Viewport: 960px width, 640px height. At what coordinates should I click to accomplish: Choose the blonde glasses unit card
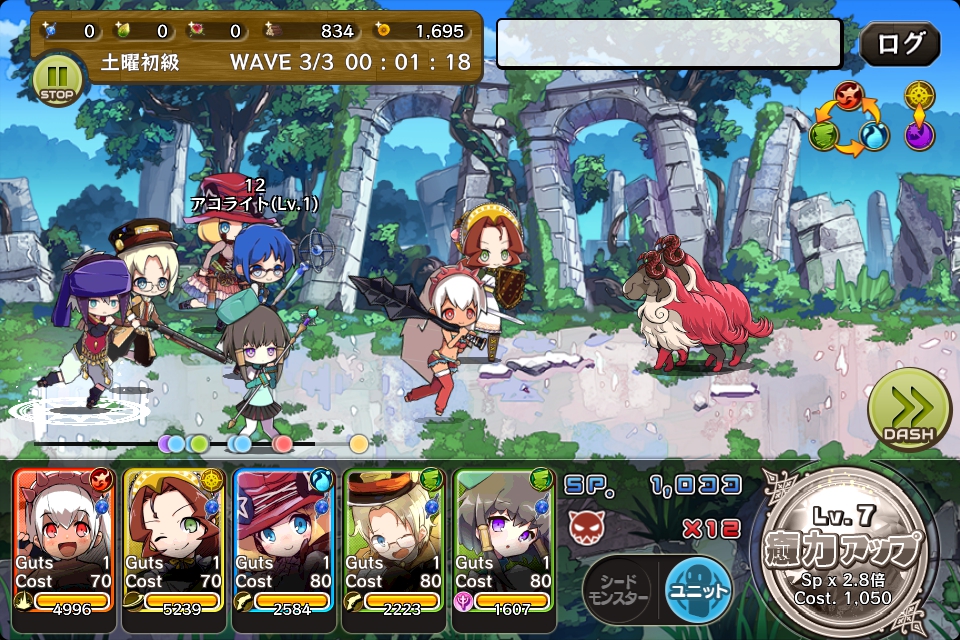394,540
